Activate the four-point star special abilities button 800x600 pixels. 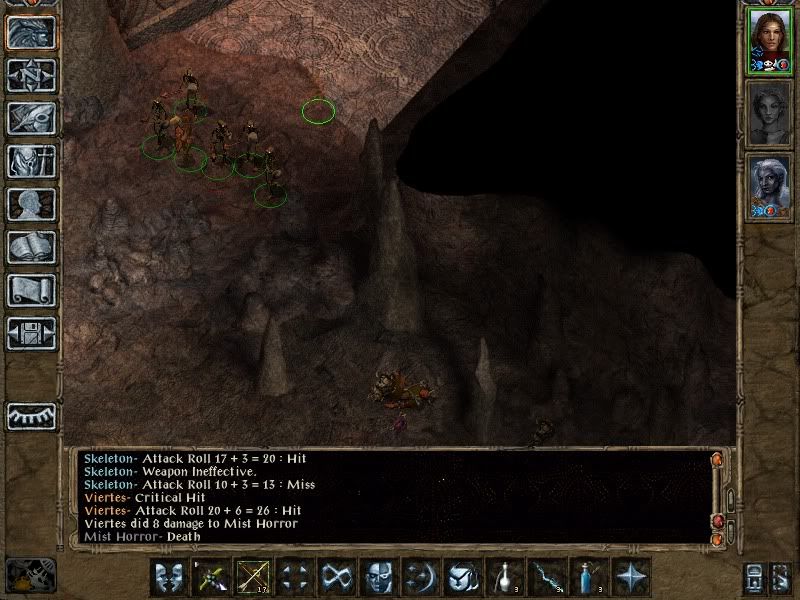tap(631, 577)
